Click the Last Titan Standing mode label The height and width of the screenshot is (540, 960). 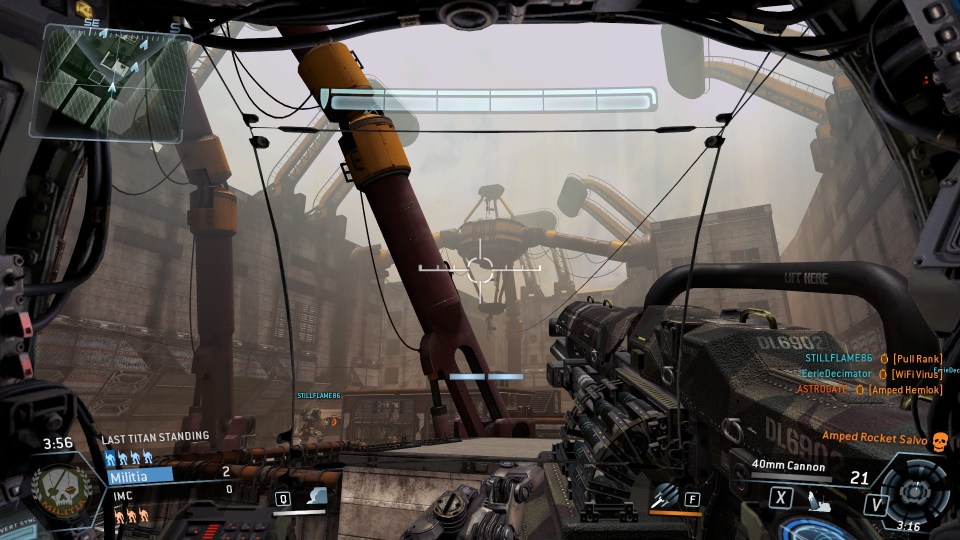(x=156, y=437)
